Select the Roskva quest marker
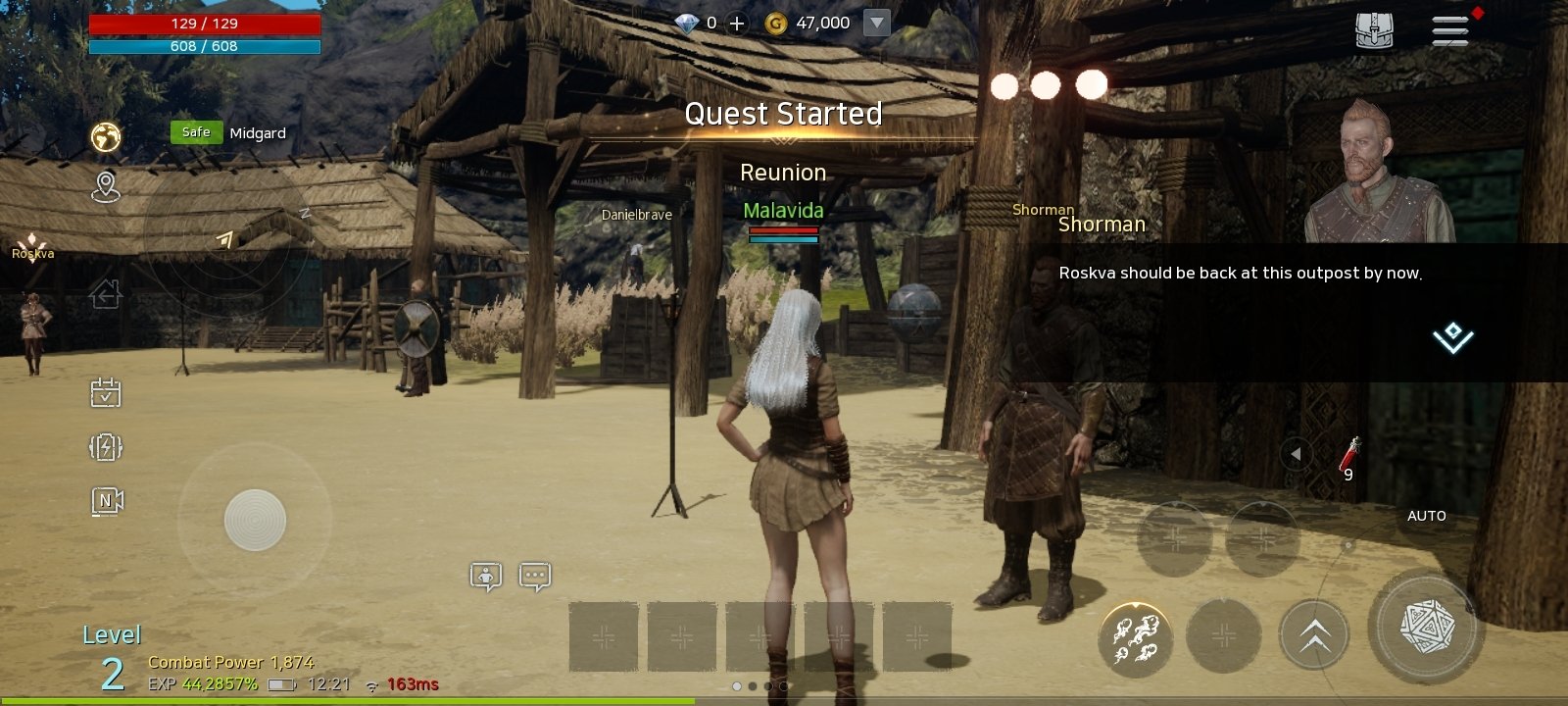Image resolution: width=1568 pixels, height=706 pixels. point(32,247)
